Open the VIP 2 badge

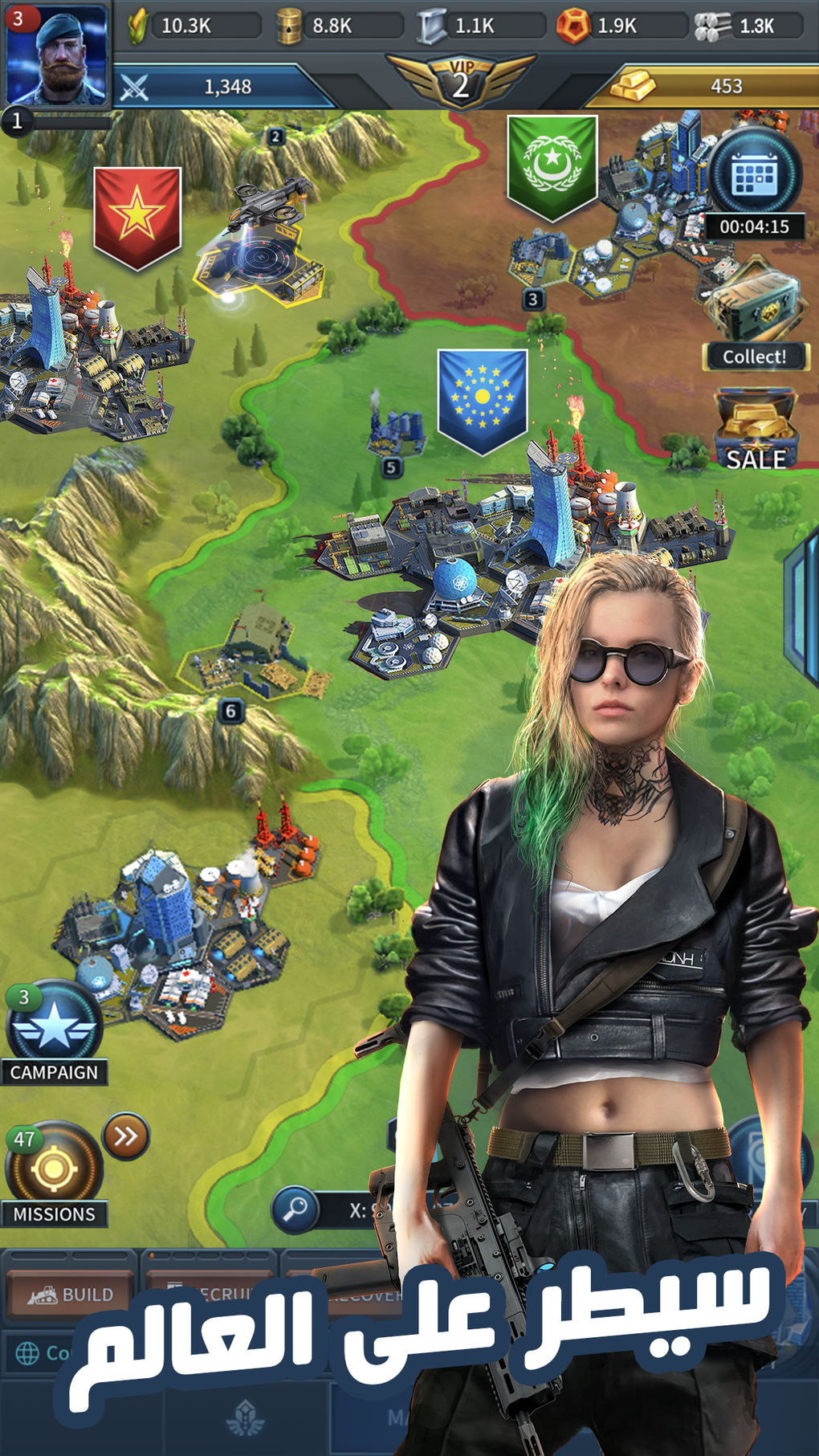point(460,81)
